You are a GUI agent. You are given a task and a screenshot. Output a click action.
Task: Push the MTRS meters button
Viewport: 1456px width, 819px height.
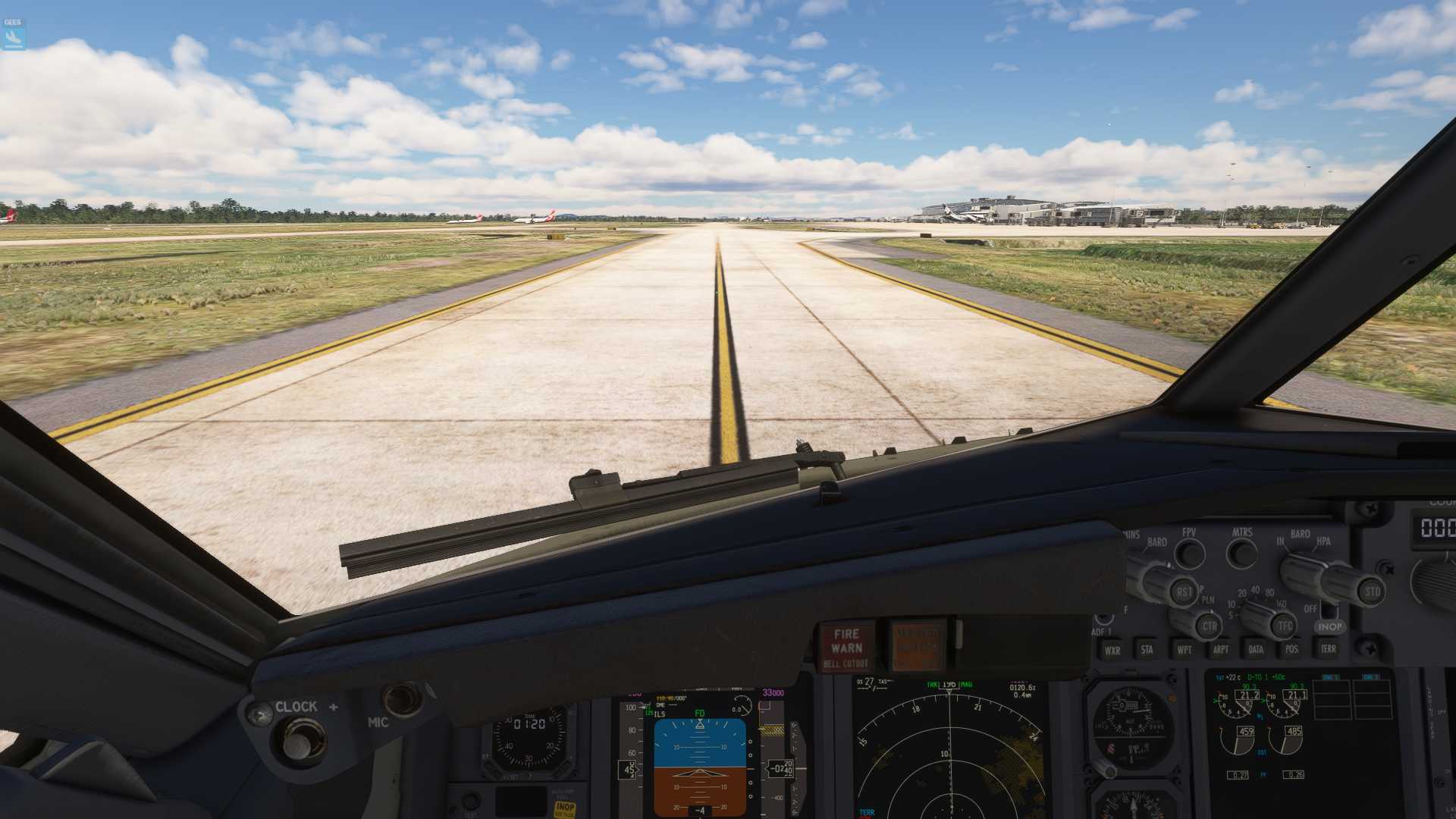[1241, 554]
